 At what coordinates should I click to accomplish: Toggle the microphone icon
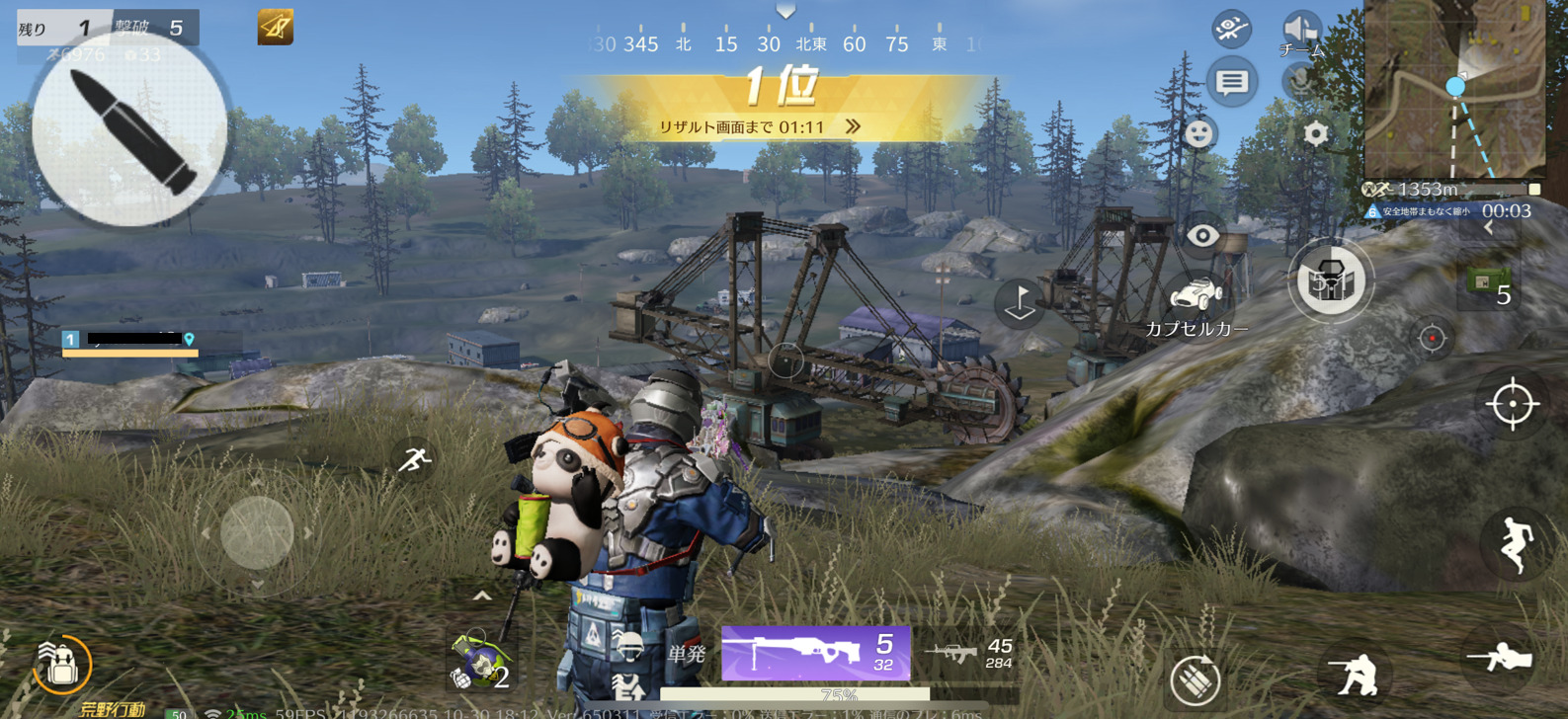(1300, 81)
